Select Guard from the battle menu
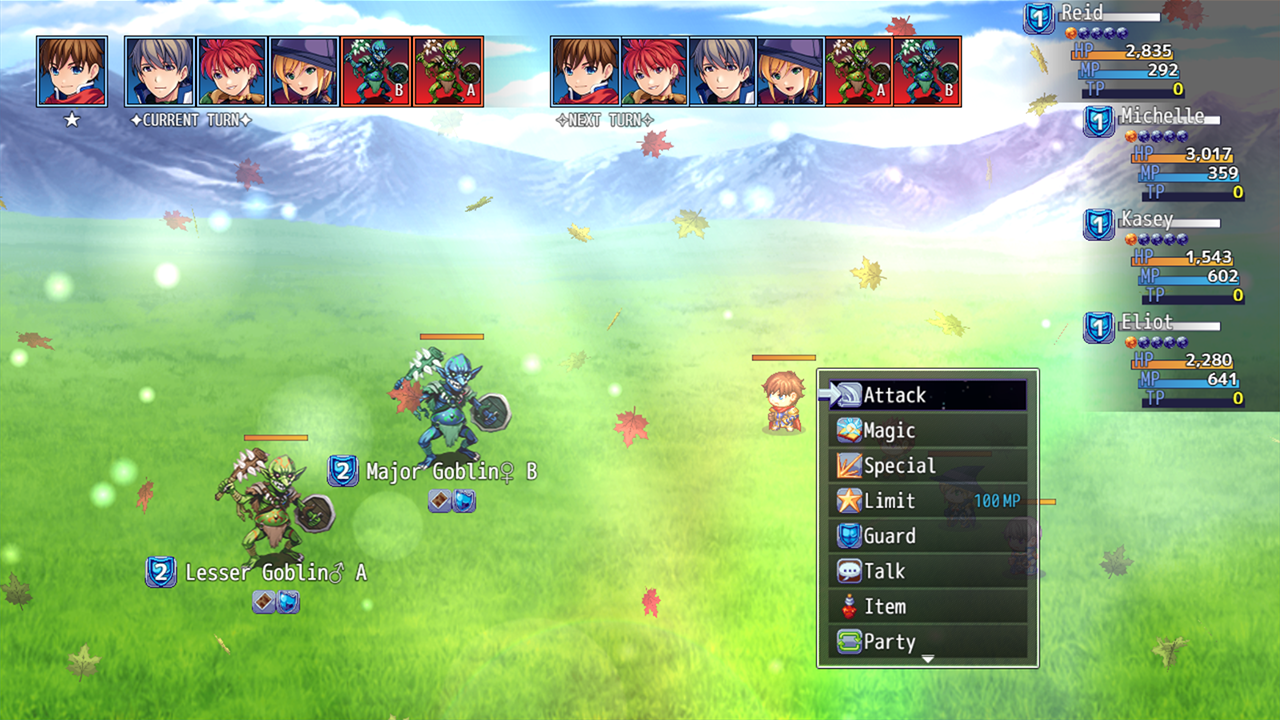Viewport: 1280px width, 720px height. [927, 536]
